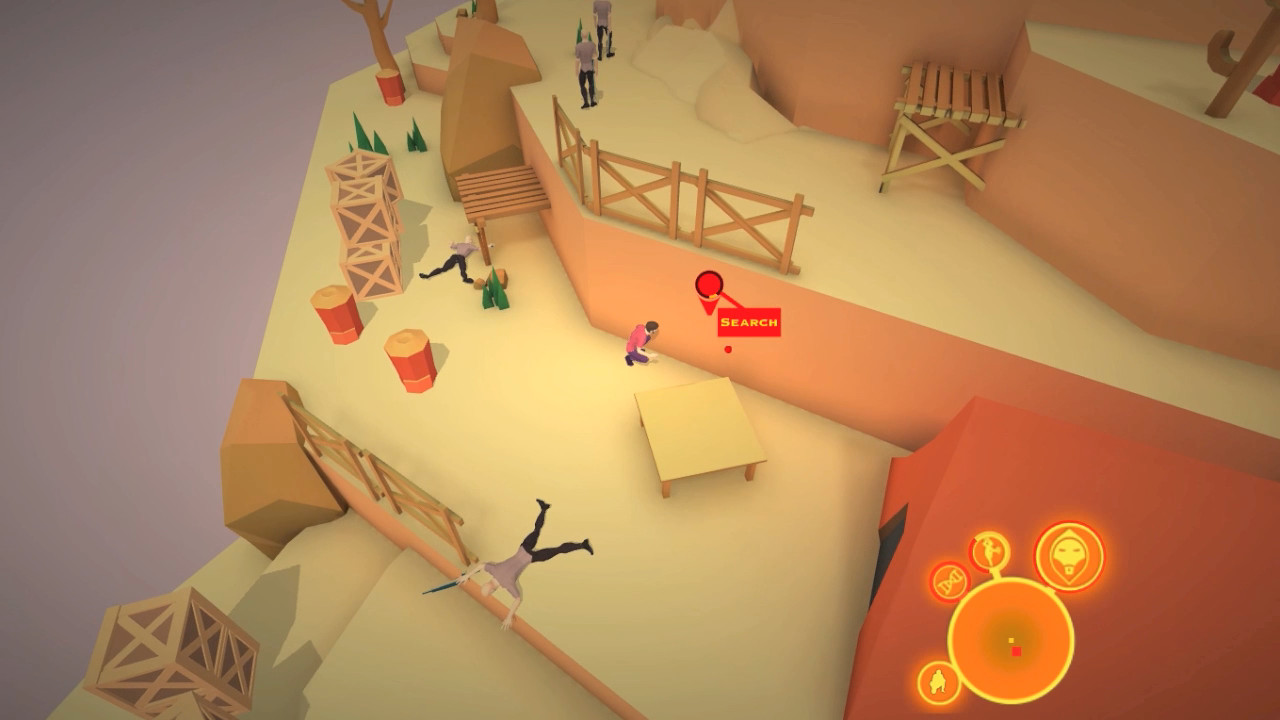Click the small yellow square inside the wheel
1280x720 pixels.
click(x=1011, y=640)
